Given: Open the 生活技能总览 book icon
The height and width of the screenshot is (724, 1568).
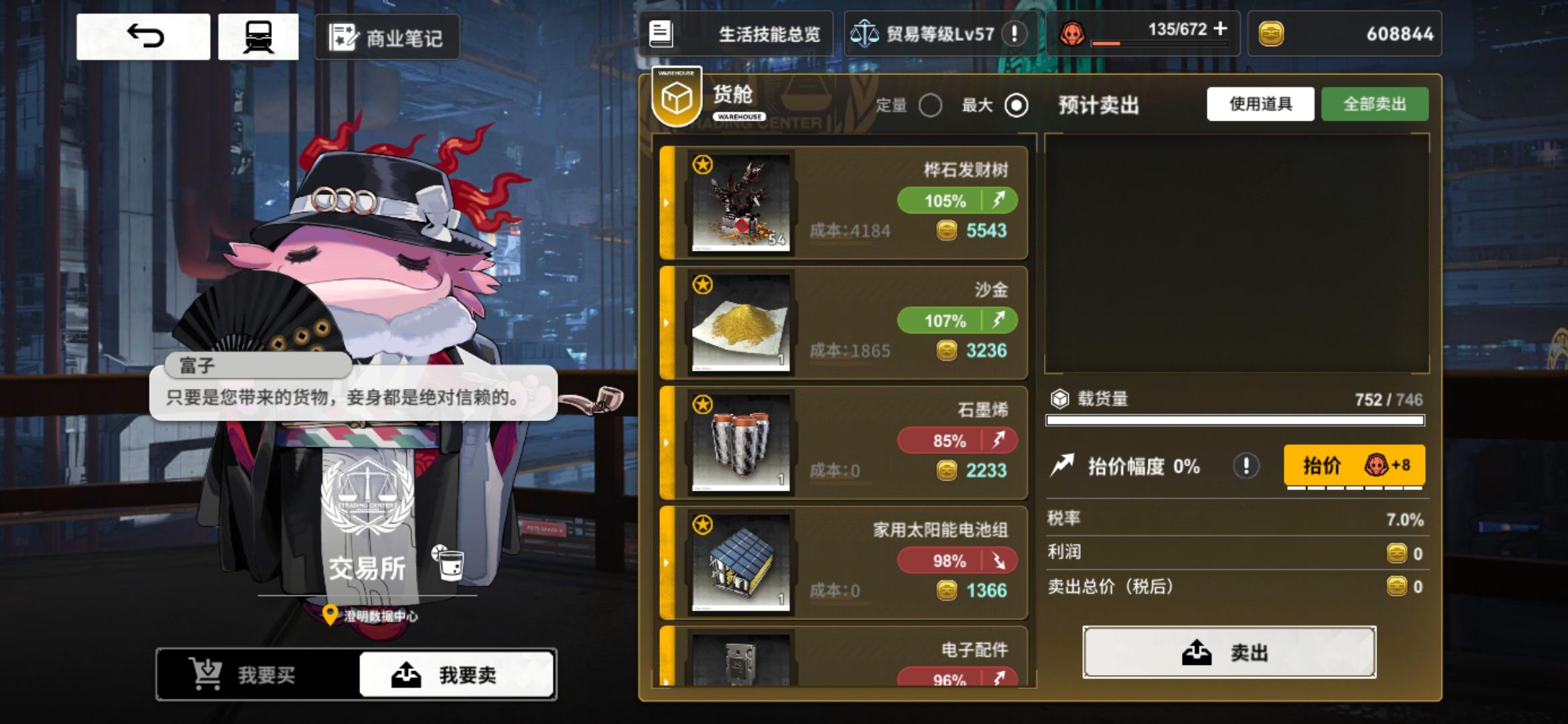Looking at the screenshot, I should pos(660,32).
